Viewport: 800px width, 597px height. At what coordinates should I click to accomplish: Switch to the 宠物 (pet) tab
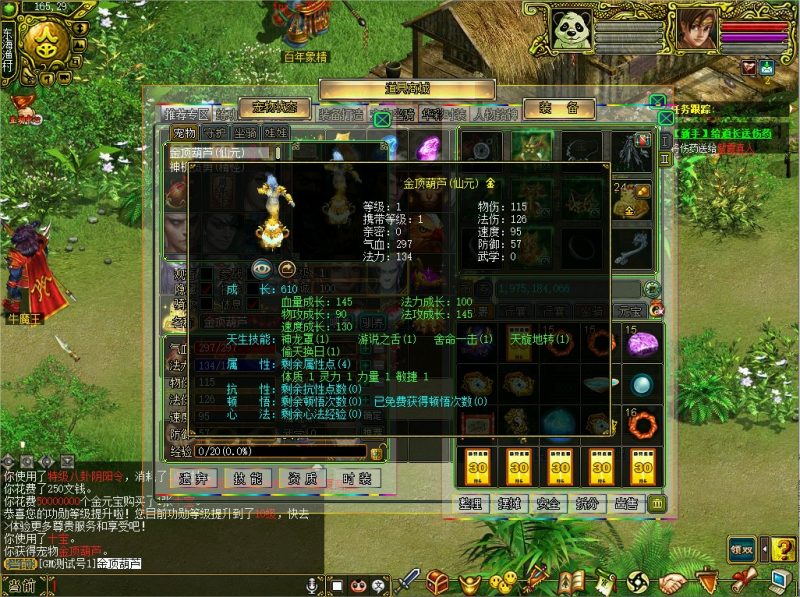(185, 132)
